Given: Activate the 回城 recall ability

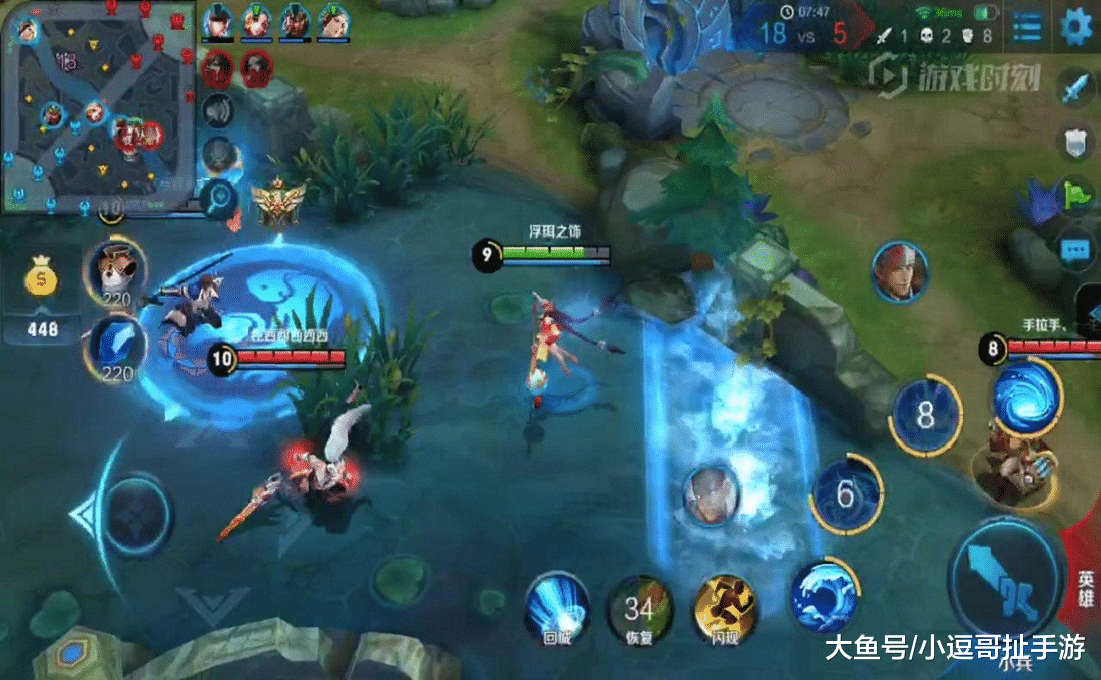Looking at the screenshot, I should (x=556, y=606).
